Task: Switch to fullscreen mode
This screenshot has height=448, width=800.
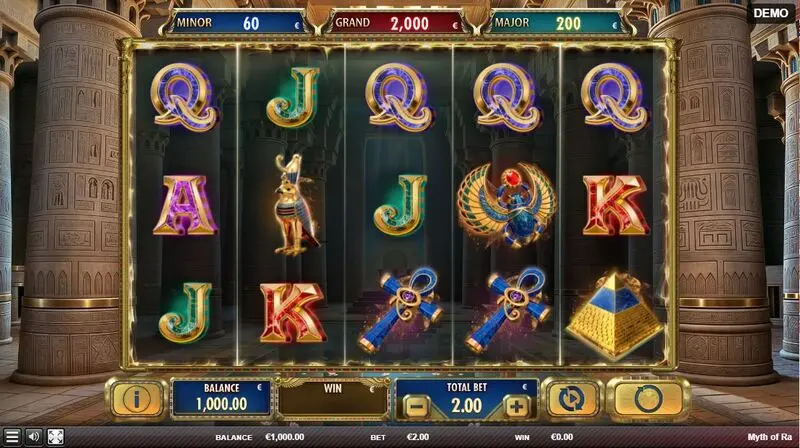Action: tap(56, 437)
